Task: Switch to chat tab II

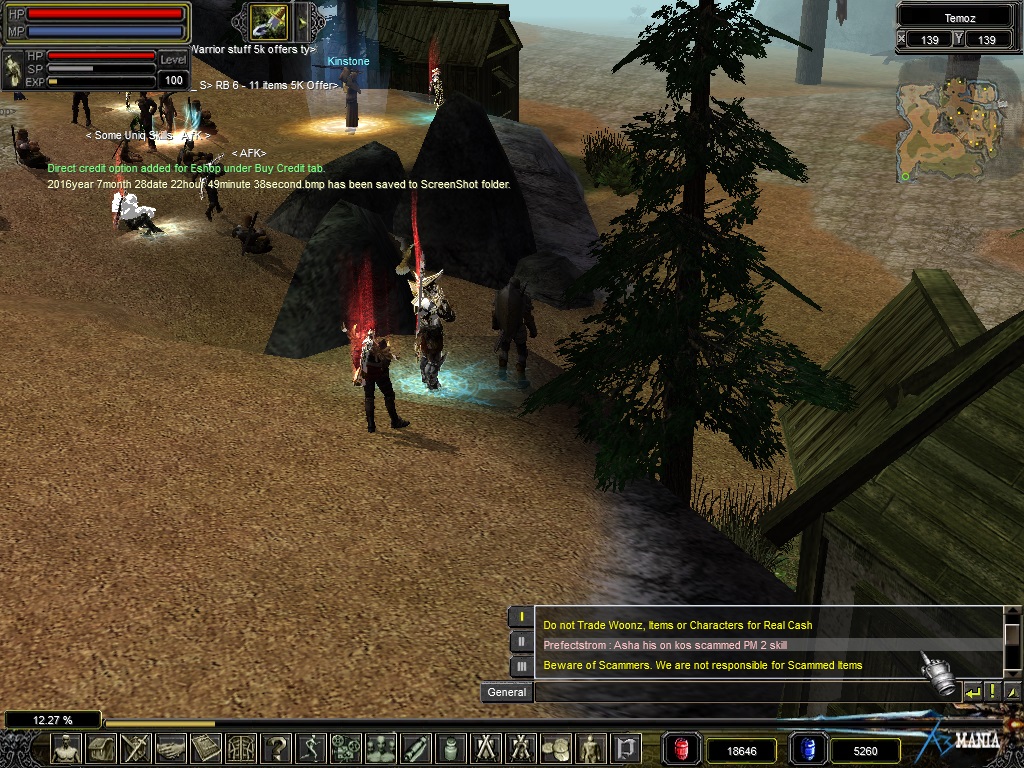Action: [x=521, y=642]
